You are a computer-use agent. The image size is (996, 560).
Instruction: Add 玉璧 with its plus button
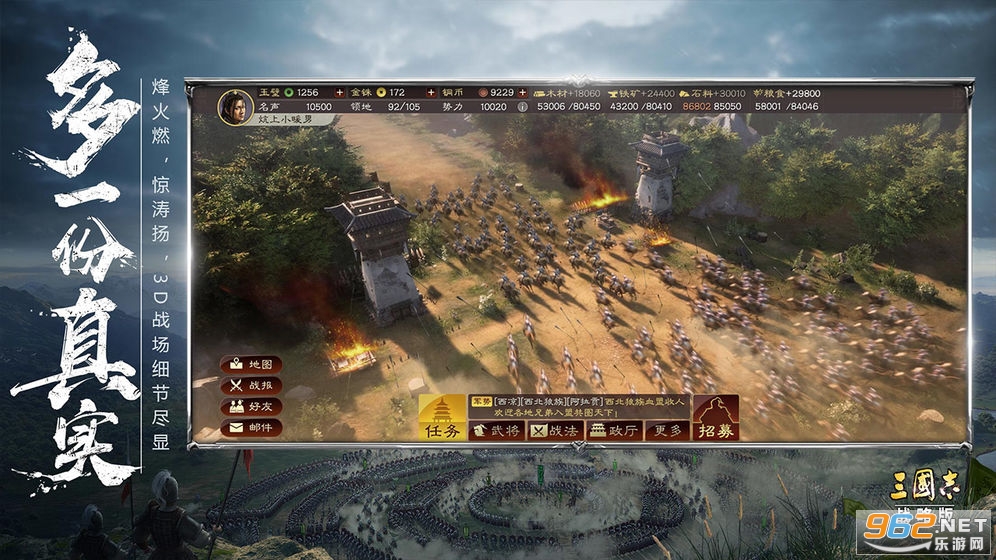tap(338, 93)
